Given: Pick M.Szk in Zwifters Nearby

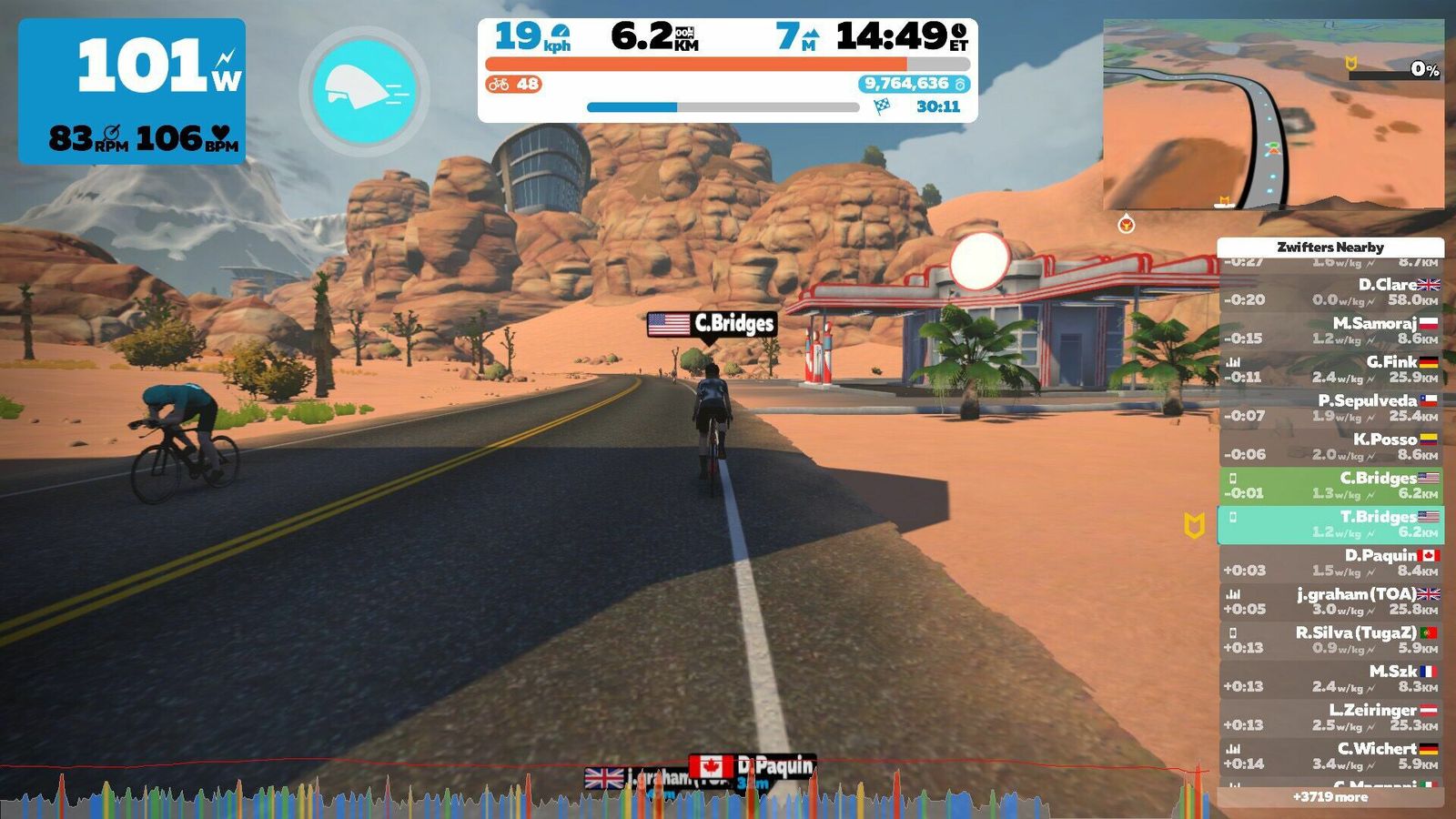Looking at the screenshot, I should [1330, 679].
